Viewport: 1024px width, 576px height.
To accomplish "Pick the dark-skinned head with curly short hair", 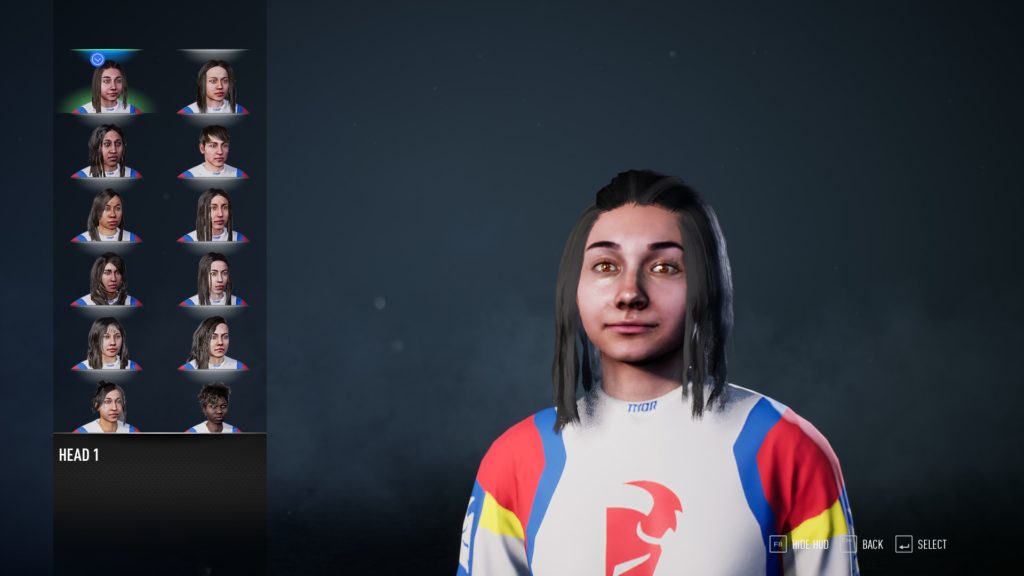I will click(213, 407).
